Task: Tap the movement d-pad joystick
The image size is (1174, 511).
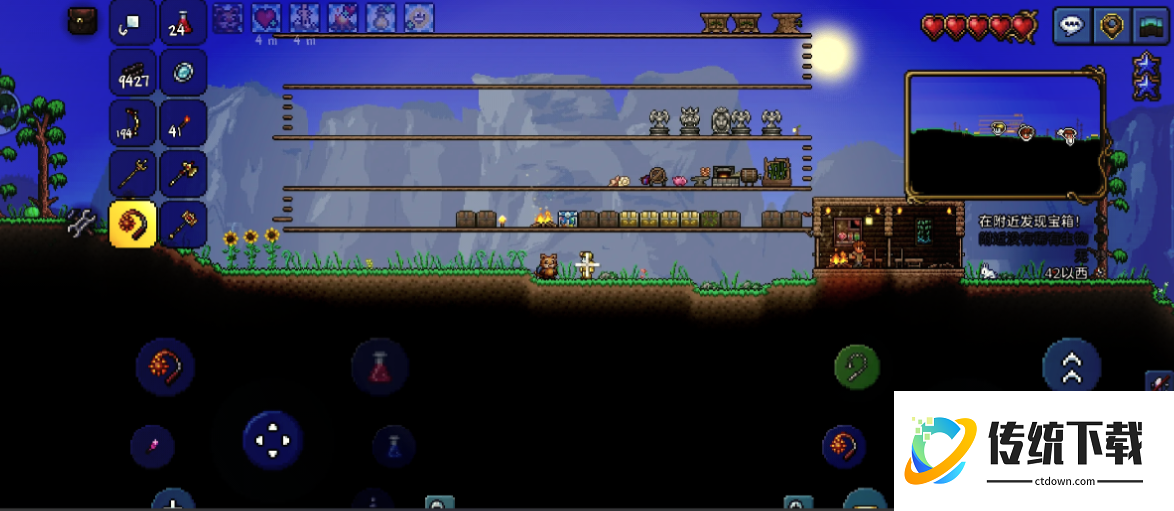Action: 272,440
